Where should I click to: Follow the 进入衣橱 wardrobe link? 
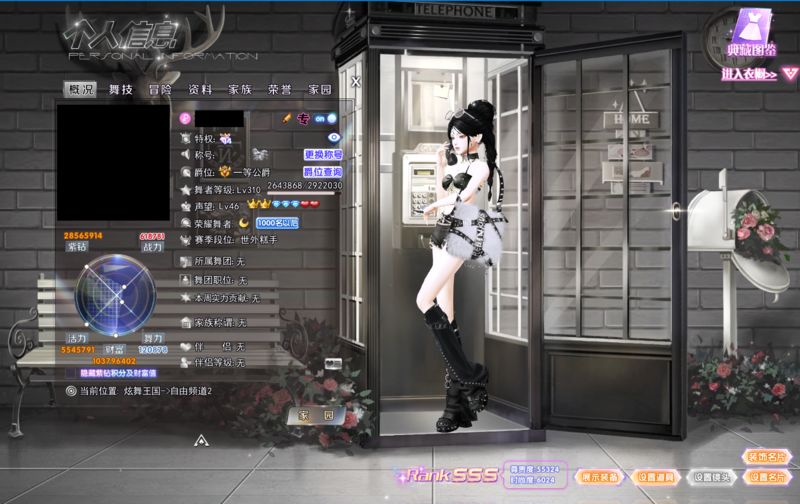point(760,73)
